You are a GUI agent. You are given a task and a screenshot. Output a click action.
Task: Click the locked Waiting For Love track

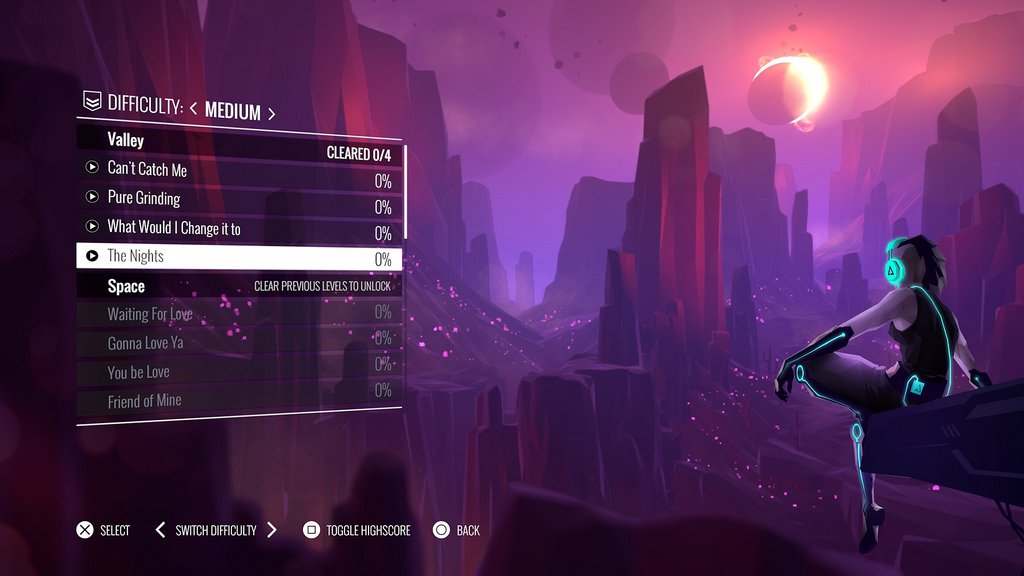tap(150, 314)
